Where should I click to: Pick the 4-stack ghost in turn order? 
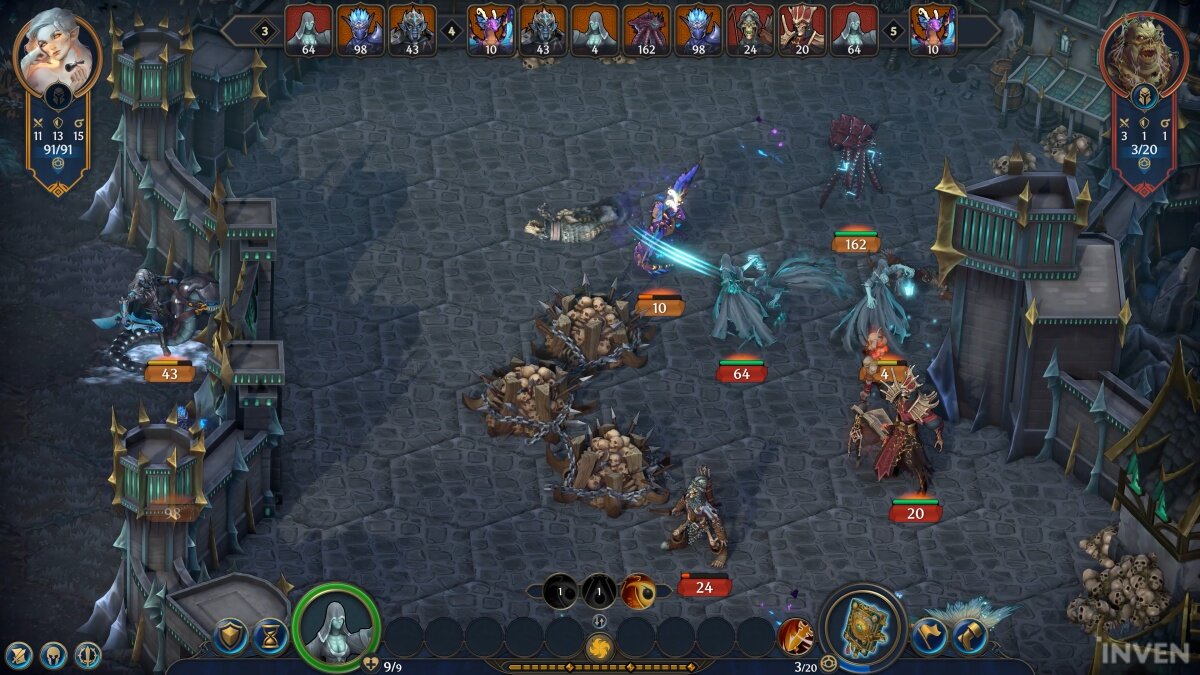594,30
